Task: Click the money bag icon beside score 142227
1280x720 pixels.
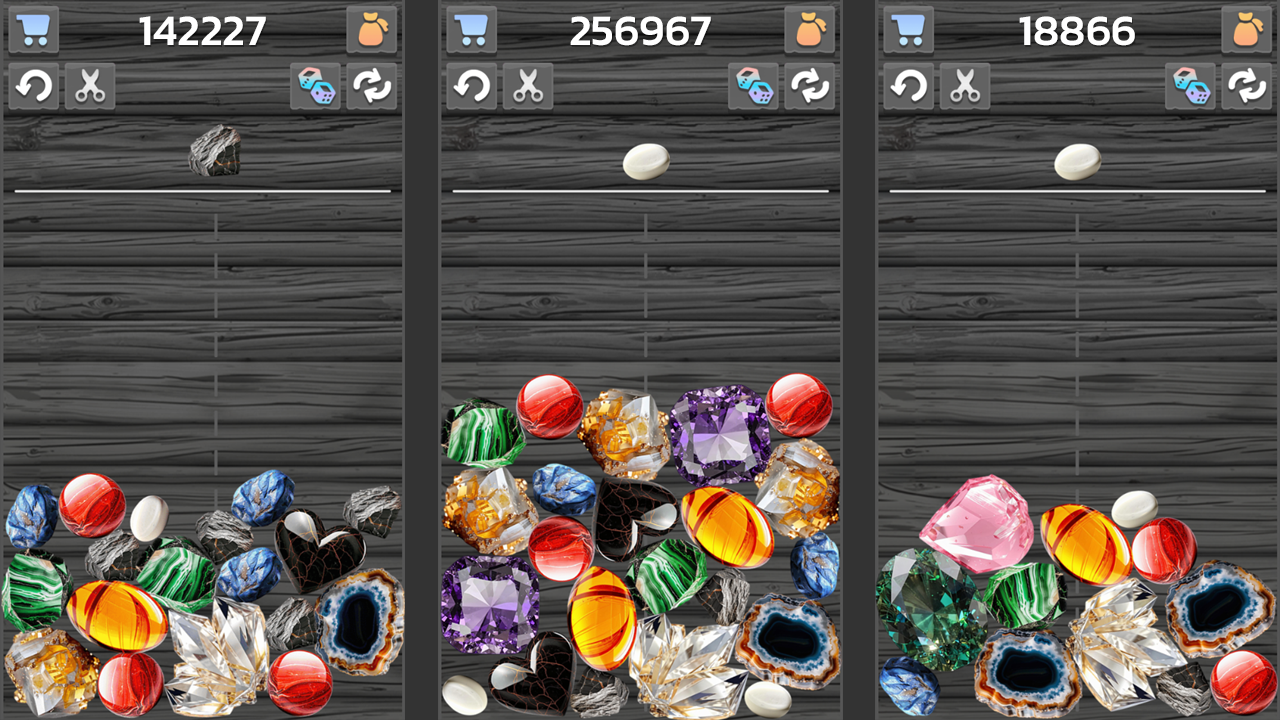Action: [x=374, y=31]
